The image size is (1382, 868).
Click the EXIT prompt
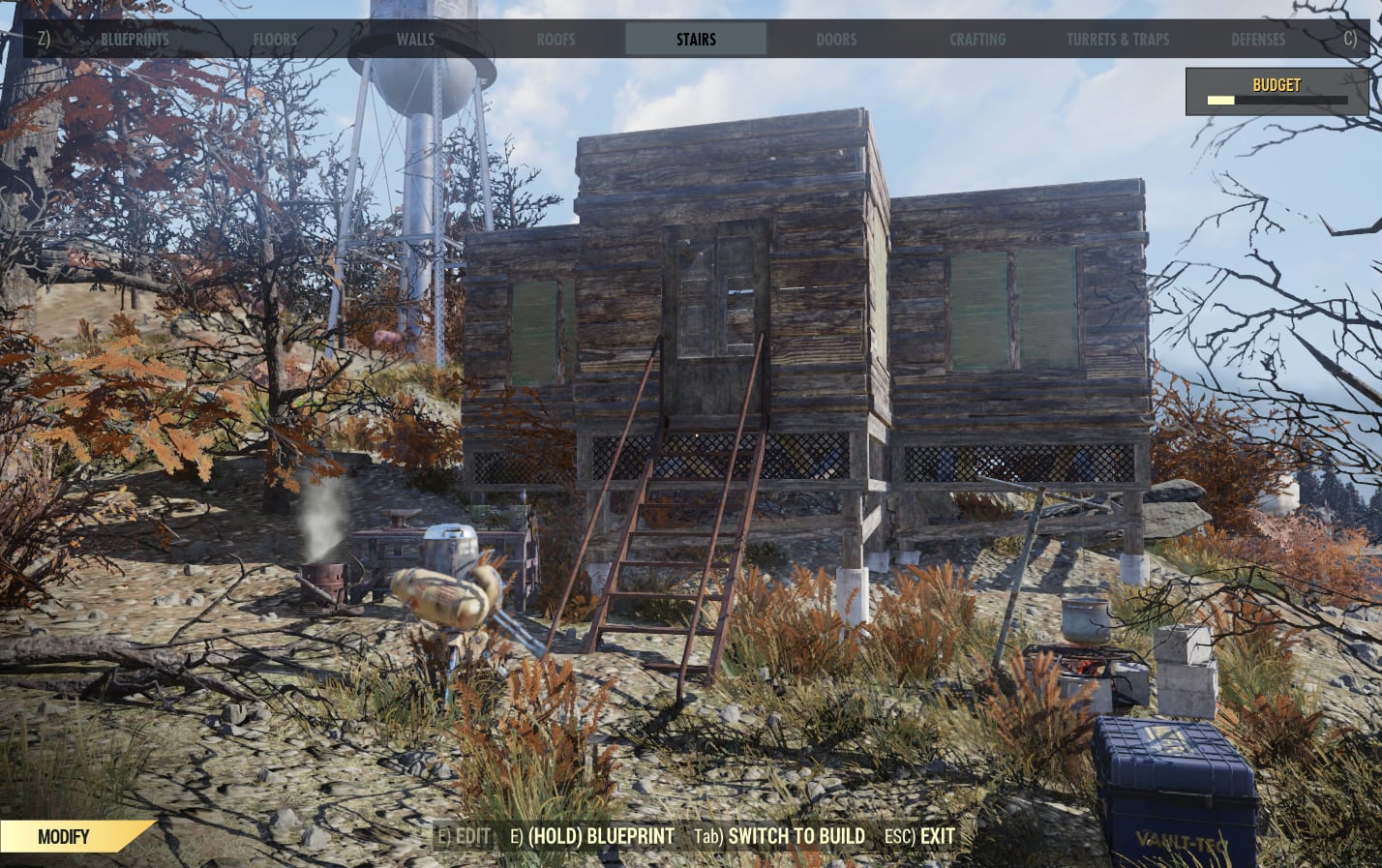click(x=935, y=836)
